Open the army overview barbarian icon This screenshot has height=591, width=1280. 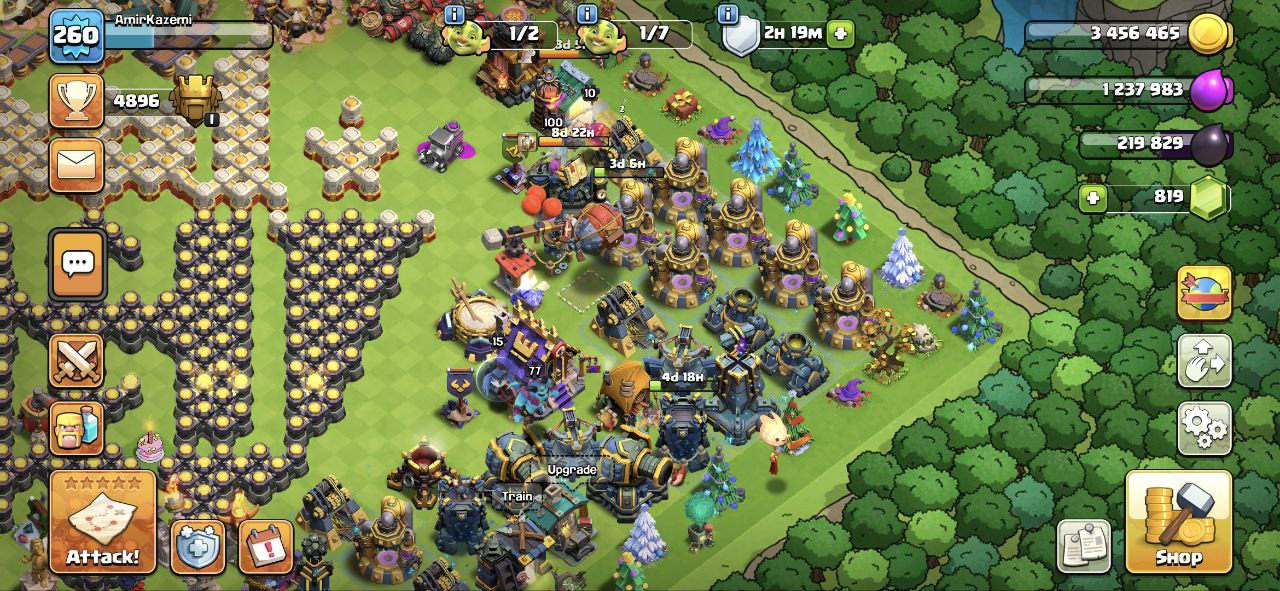tap(77, 428)
